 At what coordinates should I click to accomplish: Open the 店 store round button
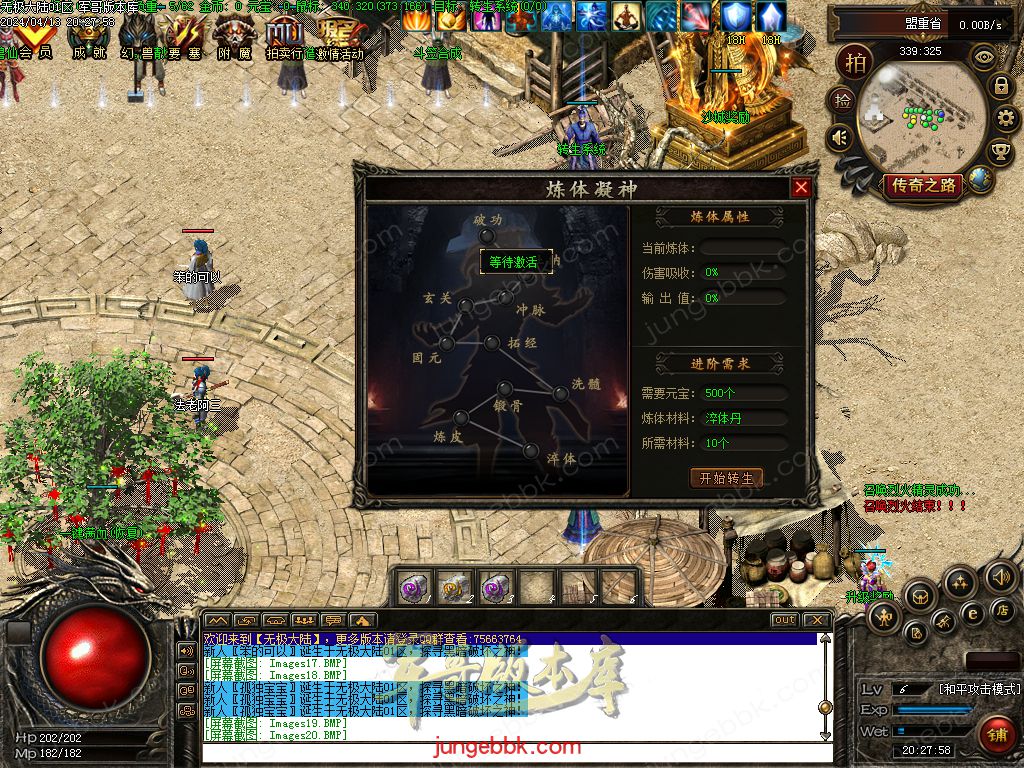pyautogui.click(x=1002, y=609)
